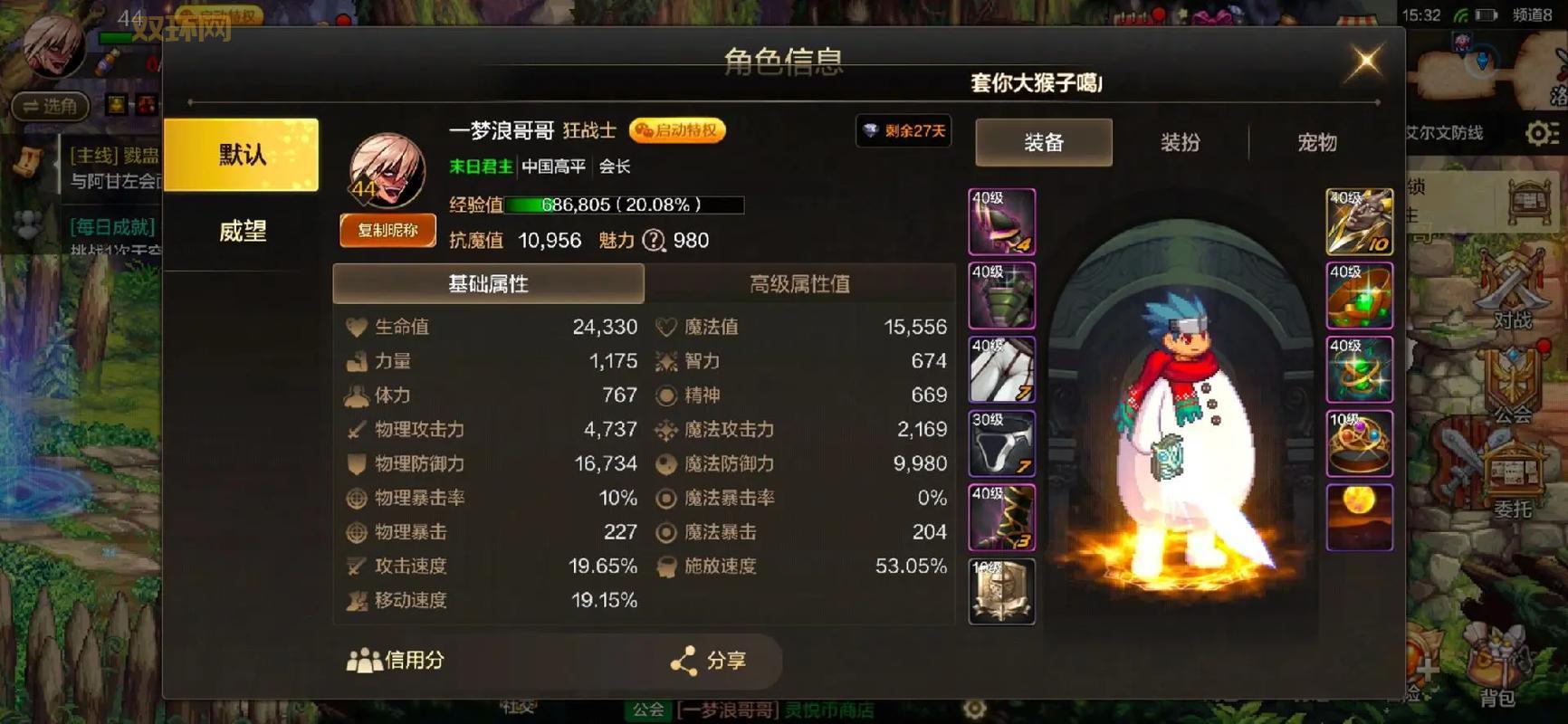Click the 分享 share button
1568x724 pixels.
(x=712, y=662)
